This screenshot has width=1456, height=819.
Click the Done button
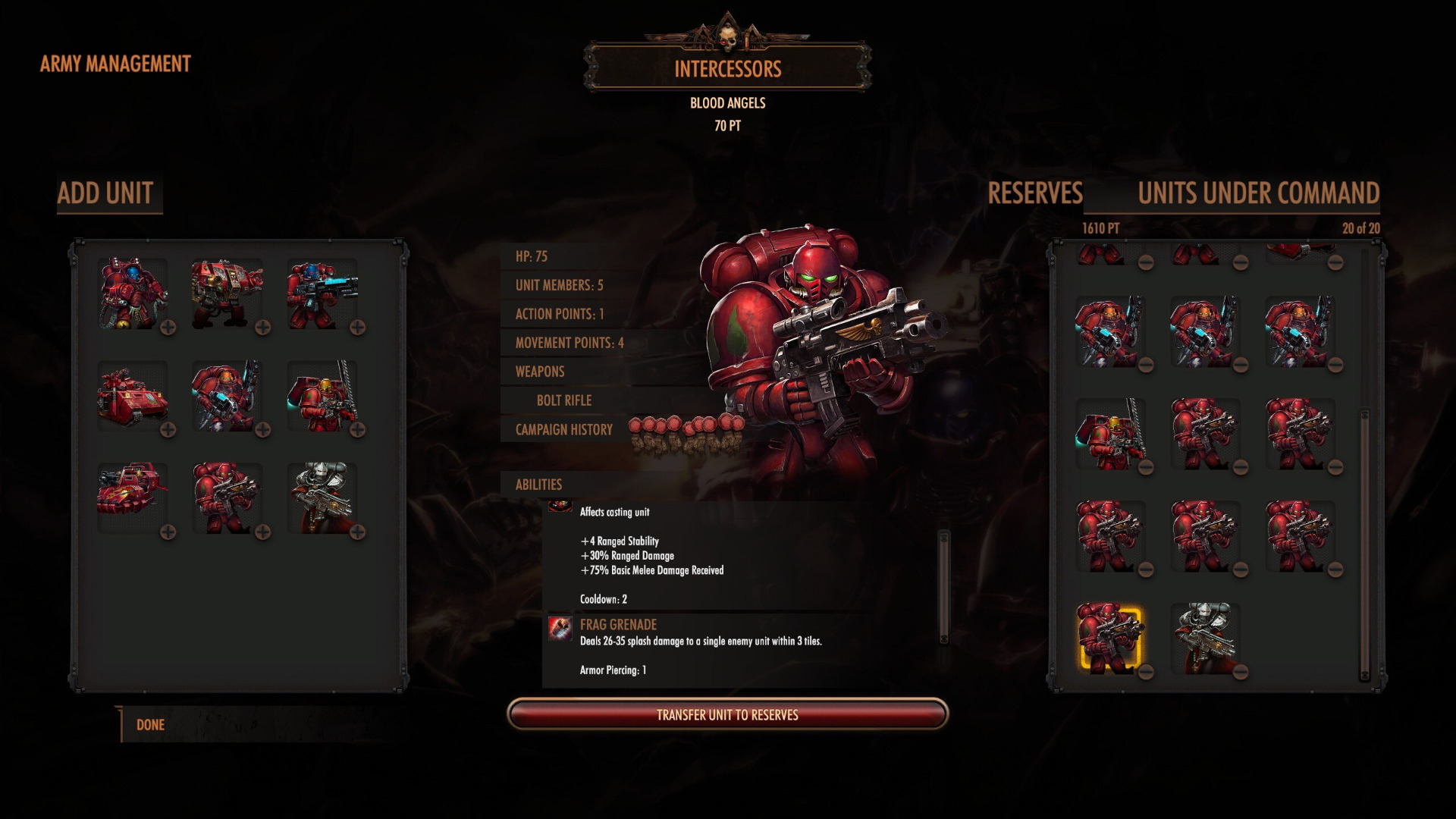(x=150, y=725)
